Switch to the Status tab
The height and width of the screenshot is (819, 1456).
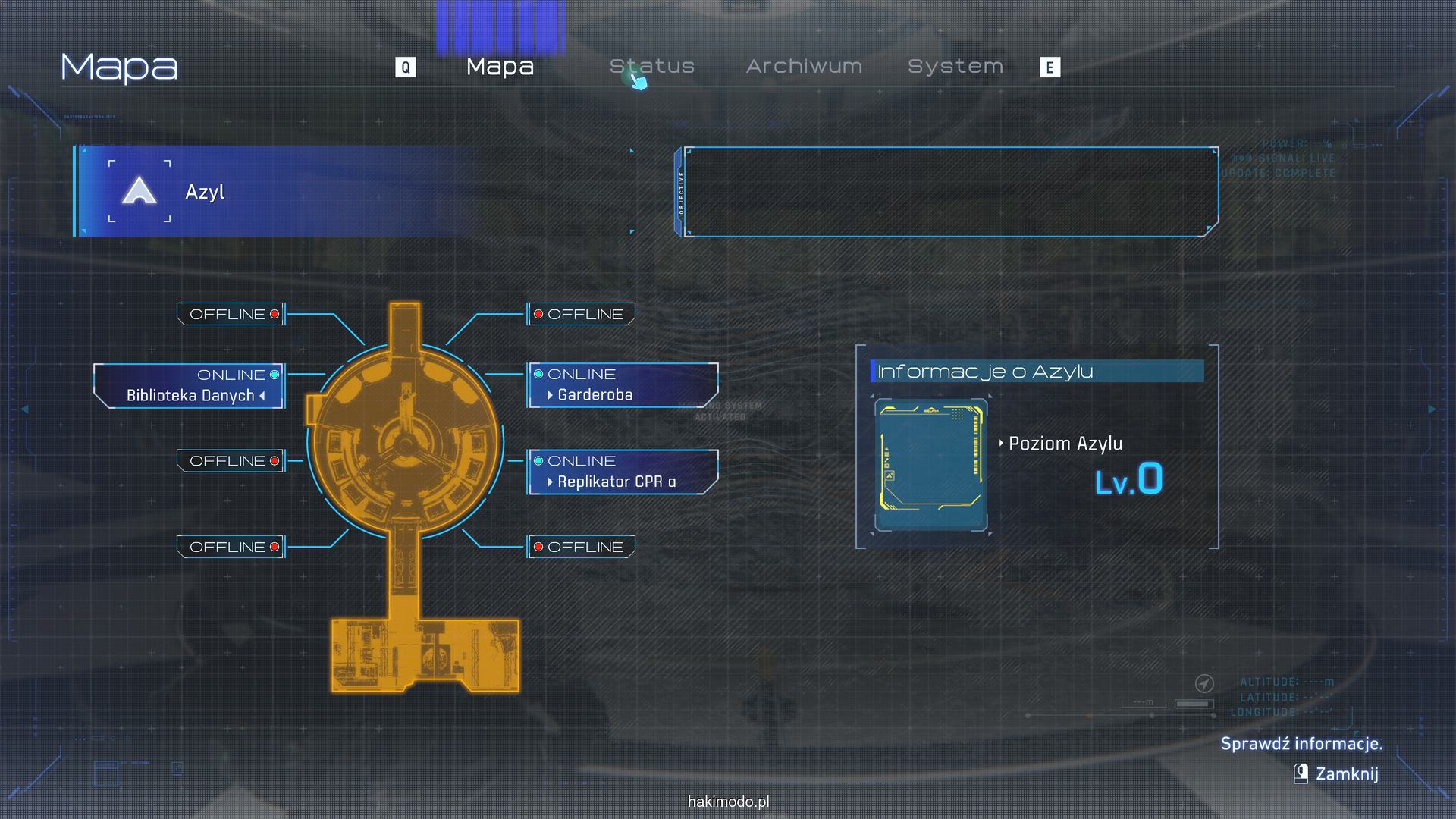[x=652, y=67]
